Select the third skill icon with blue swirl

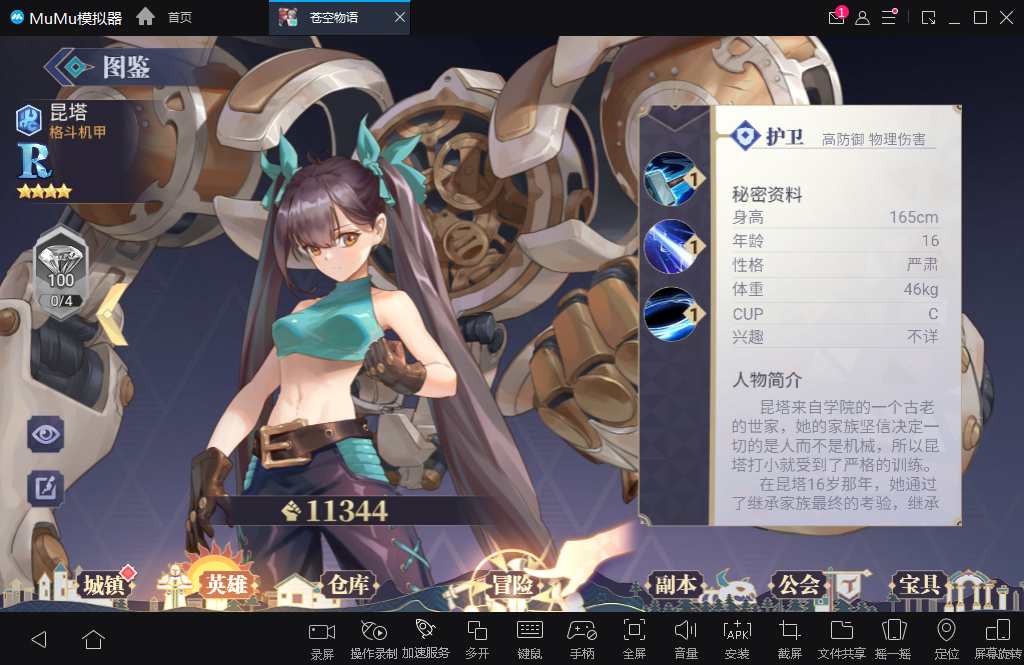coord(670,313)
